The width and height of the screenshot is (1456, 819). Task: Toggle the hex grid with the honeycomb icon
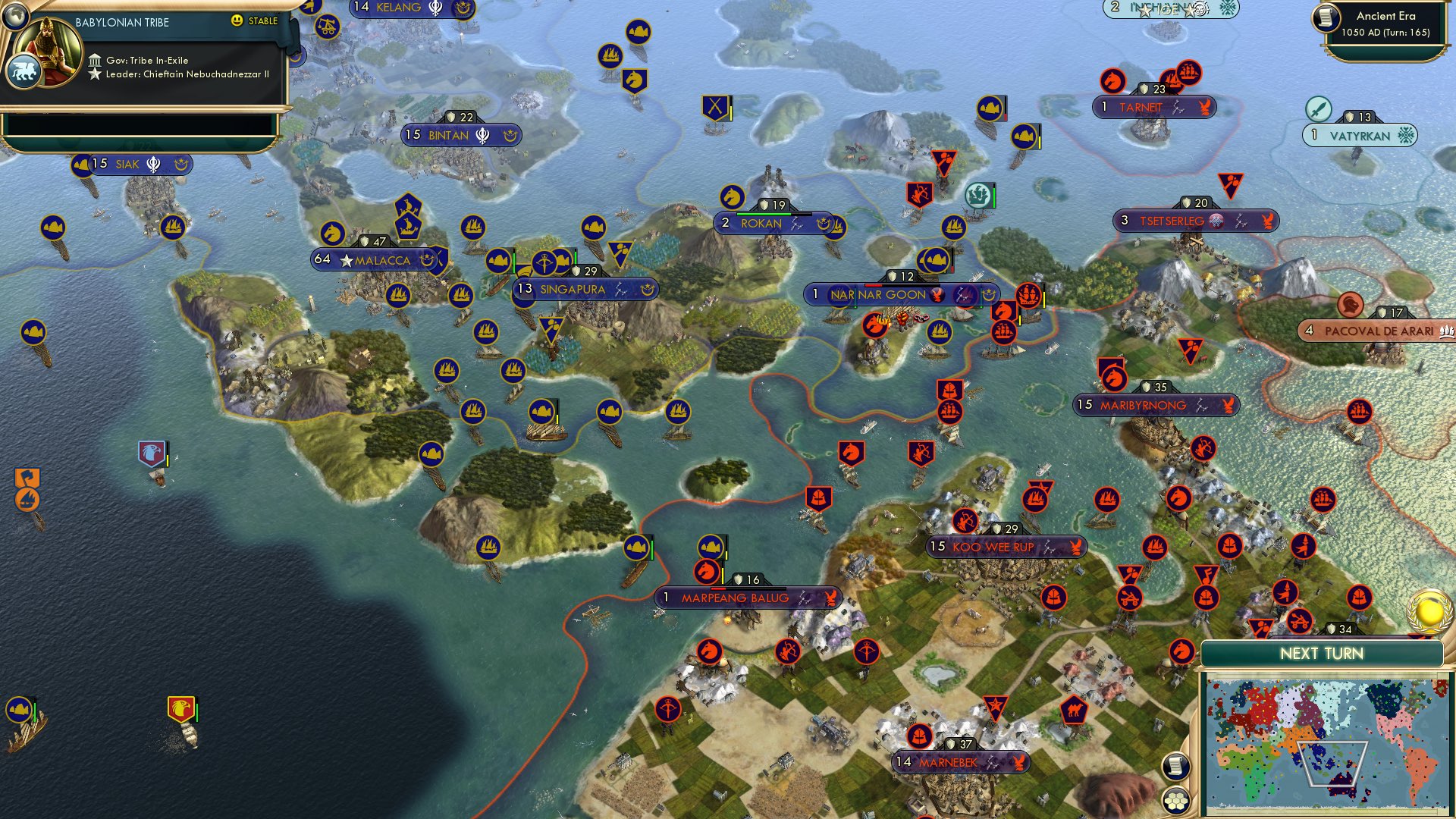point(1175,801)
